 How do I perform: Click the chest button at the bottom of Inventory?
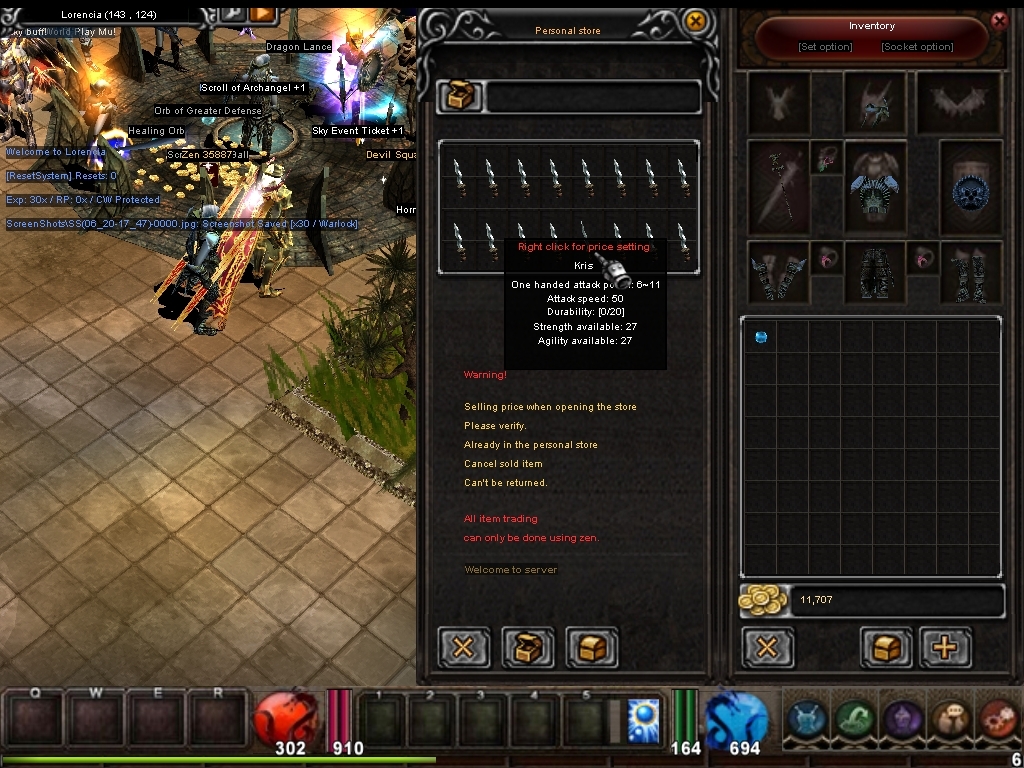[886, 647]
